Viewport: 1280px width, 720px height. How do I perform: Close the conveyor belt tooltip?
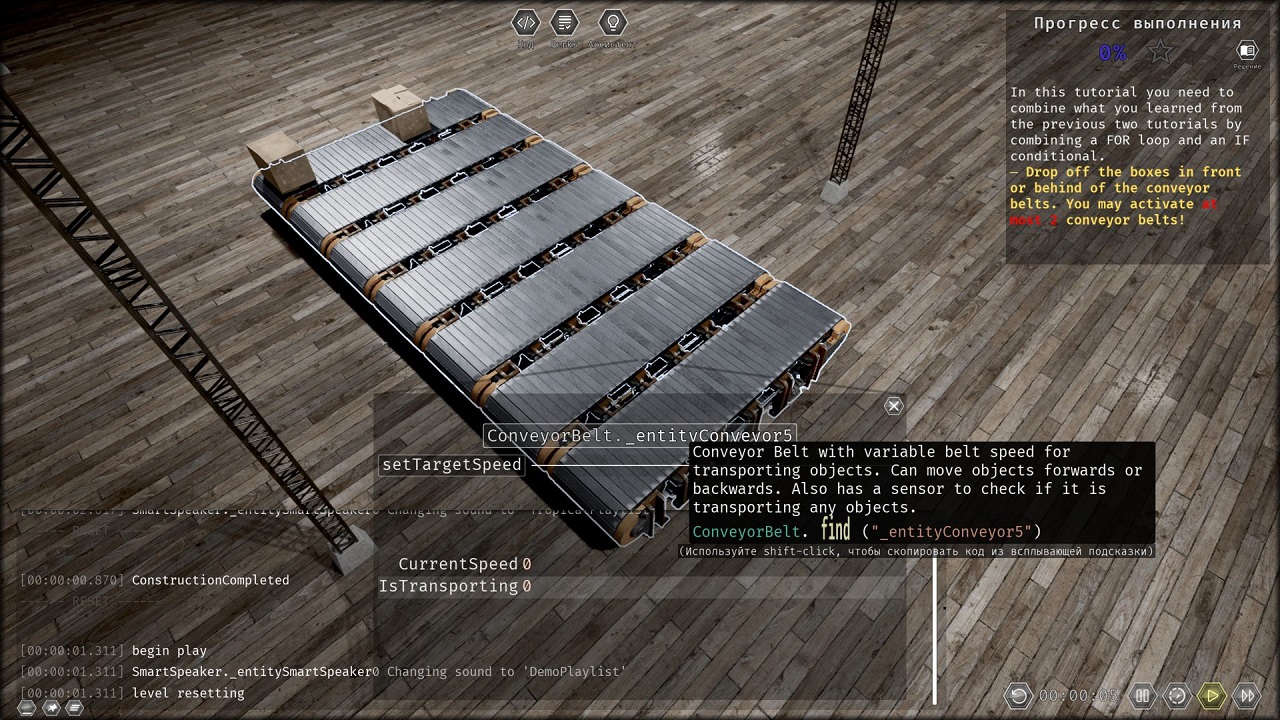click(x=893, y=405)
